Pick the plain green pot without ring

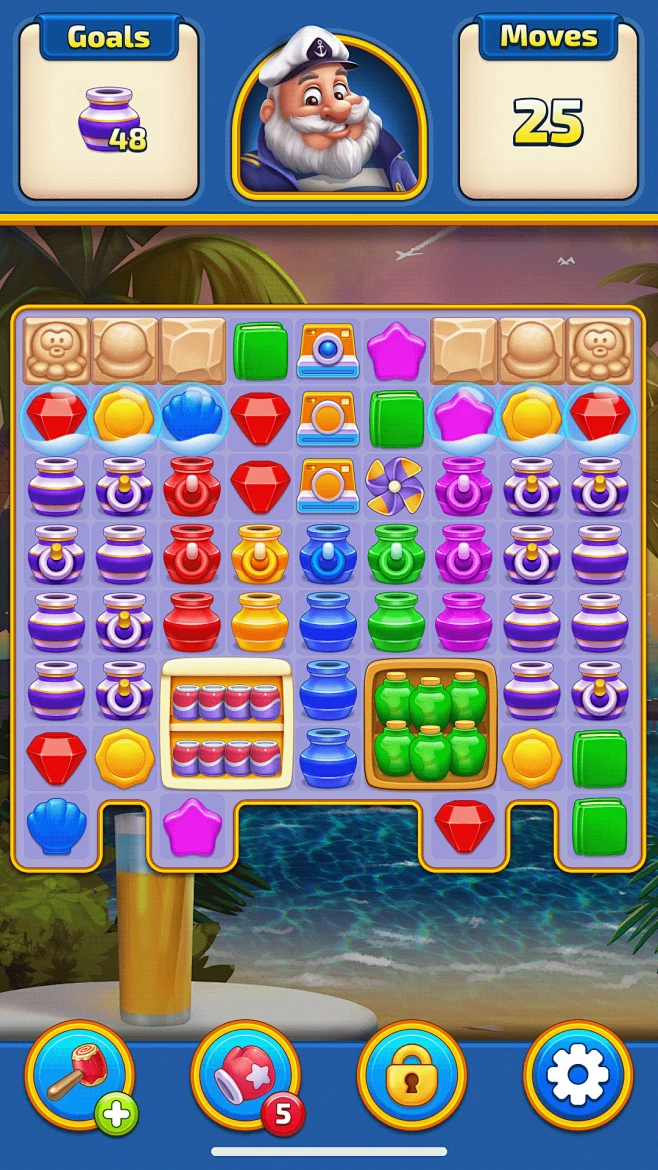396,621
